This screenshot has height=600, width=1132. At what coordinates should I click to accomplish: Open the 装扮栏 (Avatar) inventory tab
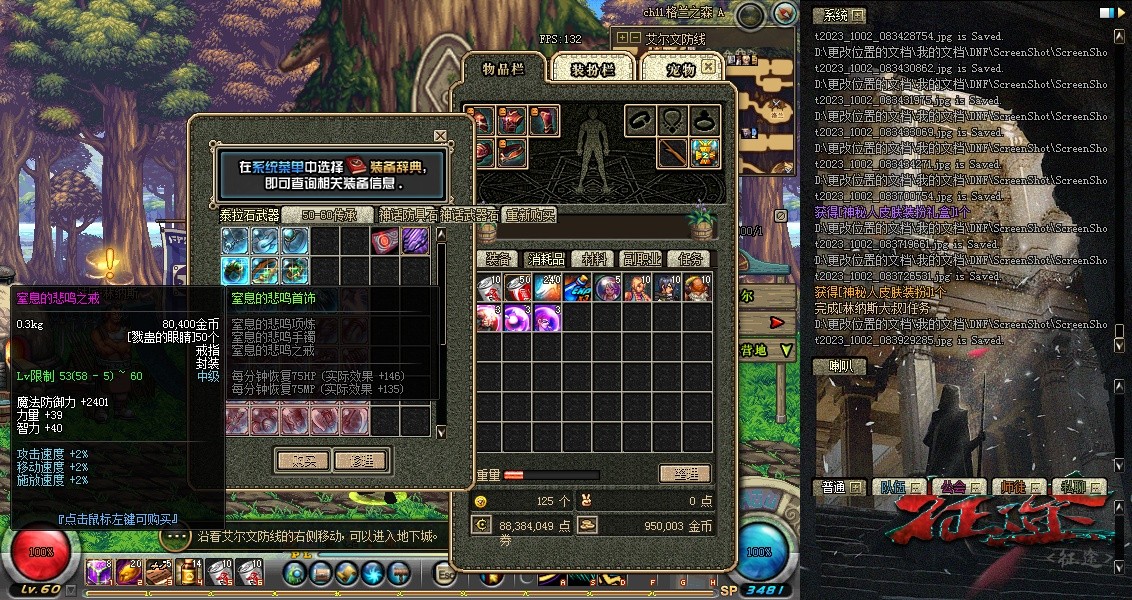coord(590,68)
